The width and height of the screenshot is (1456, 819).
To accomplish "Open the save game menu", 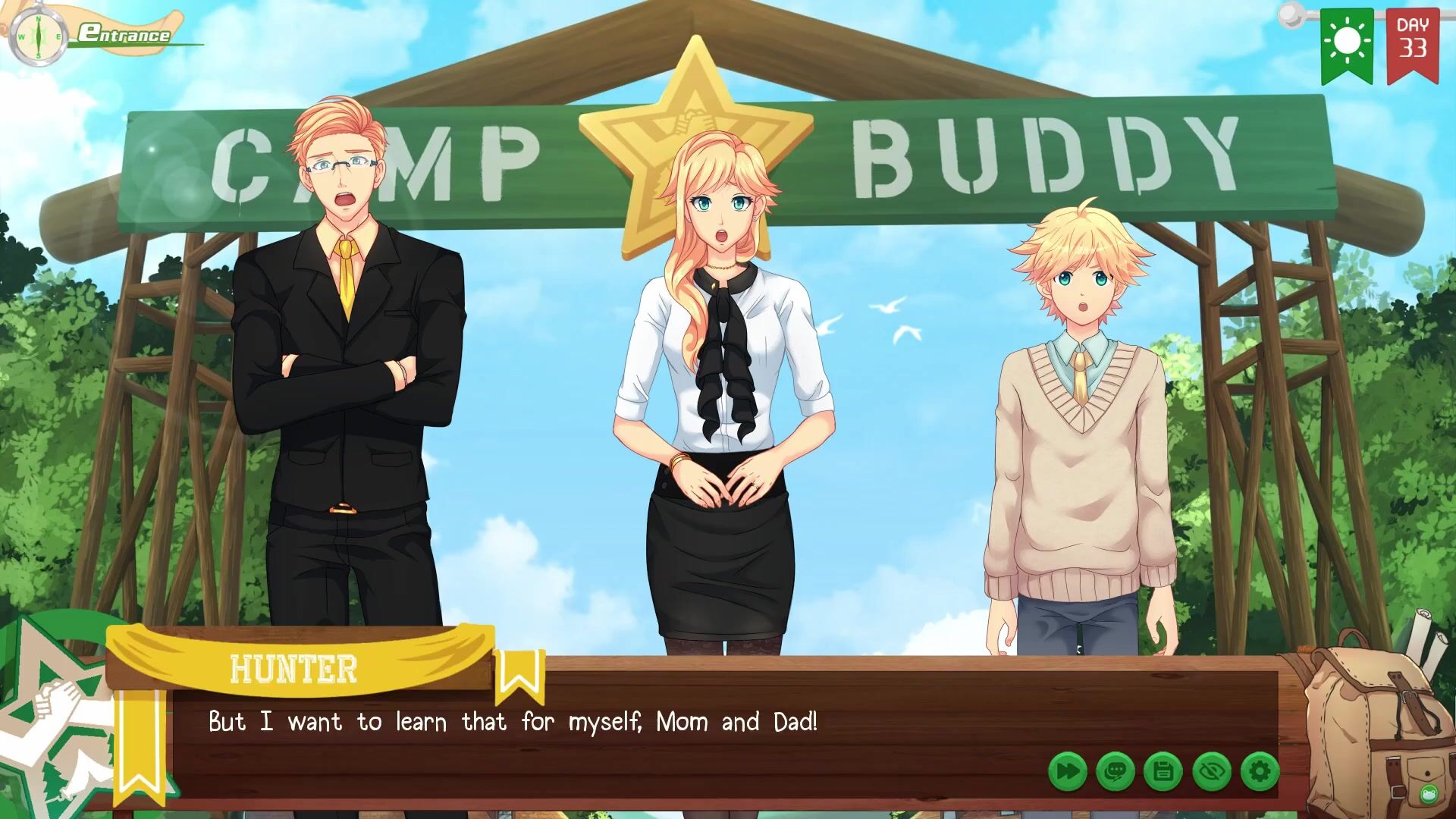I will (1163, 772).
